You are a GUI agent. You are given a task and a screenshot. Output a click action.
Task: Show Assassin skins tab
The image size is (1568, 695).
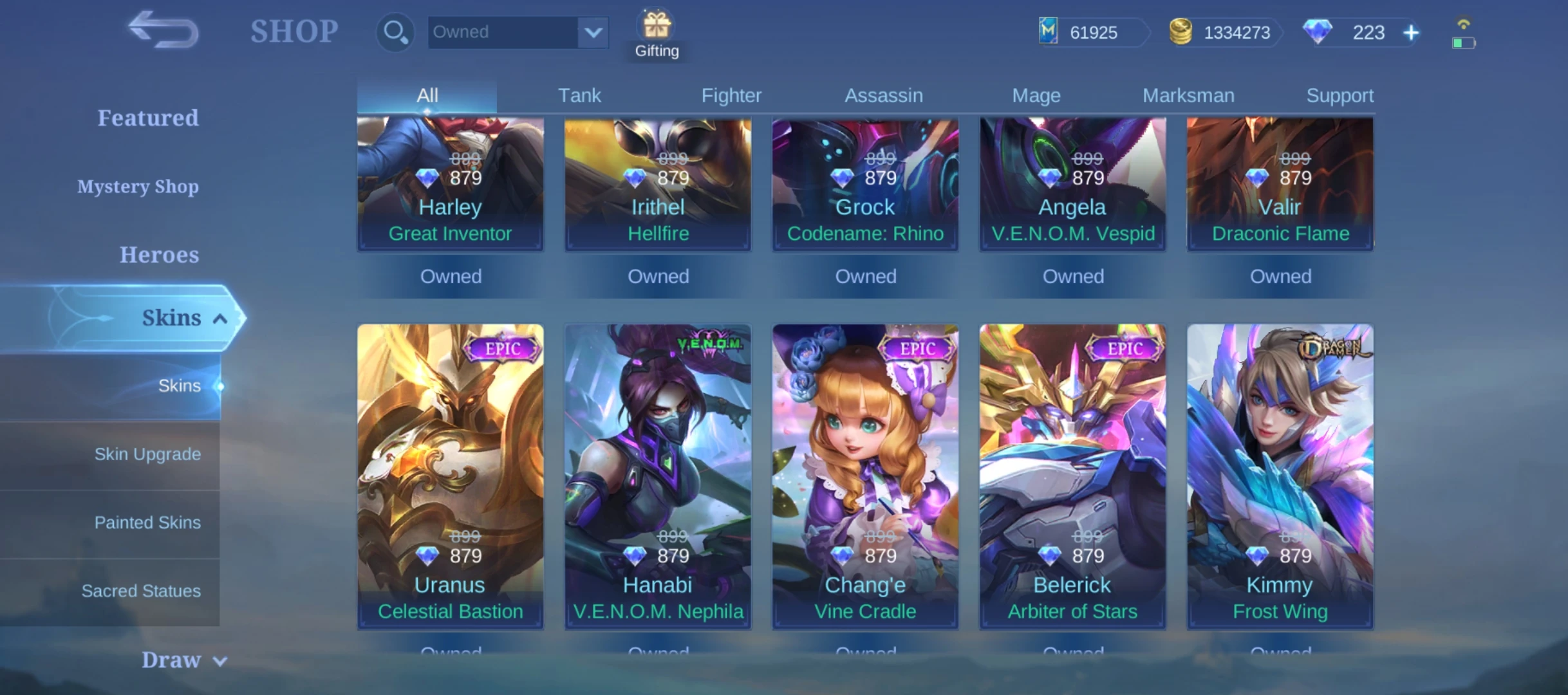pyautogui.click(x=883, y=96)
